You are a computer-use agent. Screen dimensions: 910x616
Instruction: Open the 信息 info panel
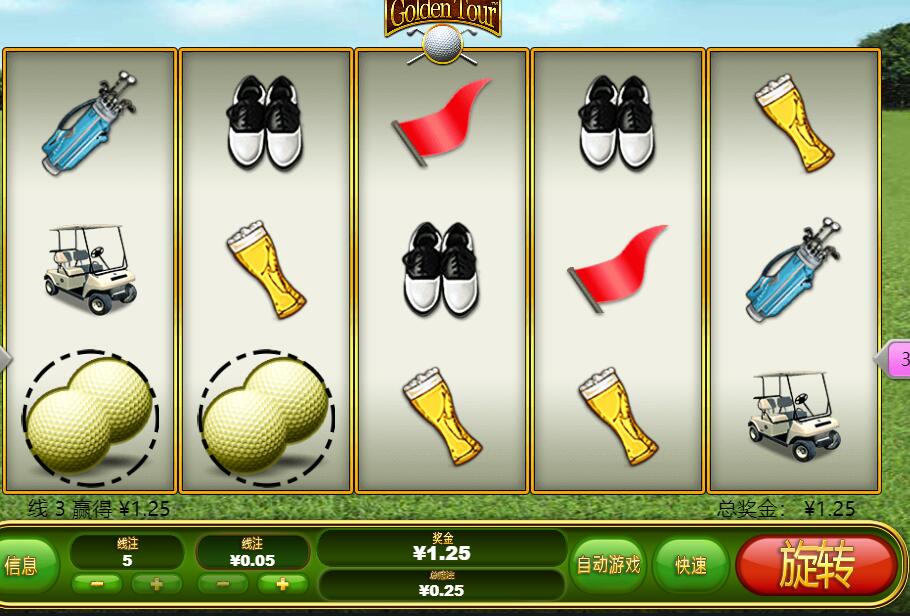tap(21, 566)
